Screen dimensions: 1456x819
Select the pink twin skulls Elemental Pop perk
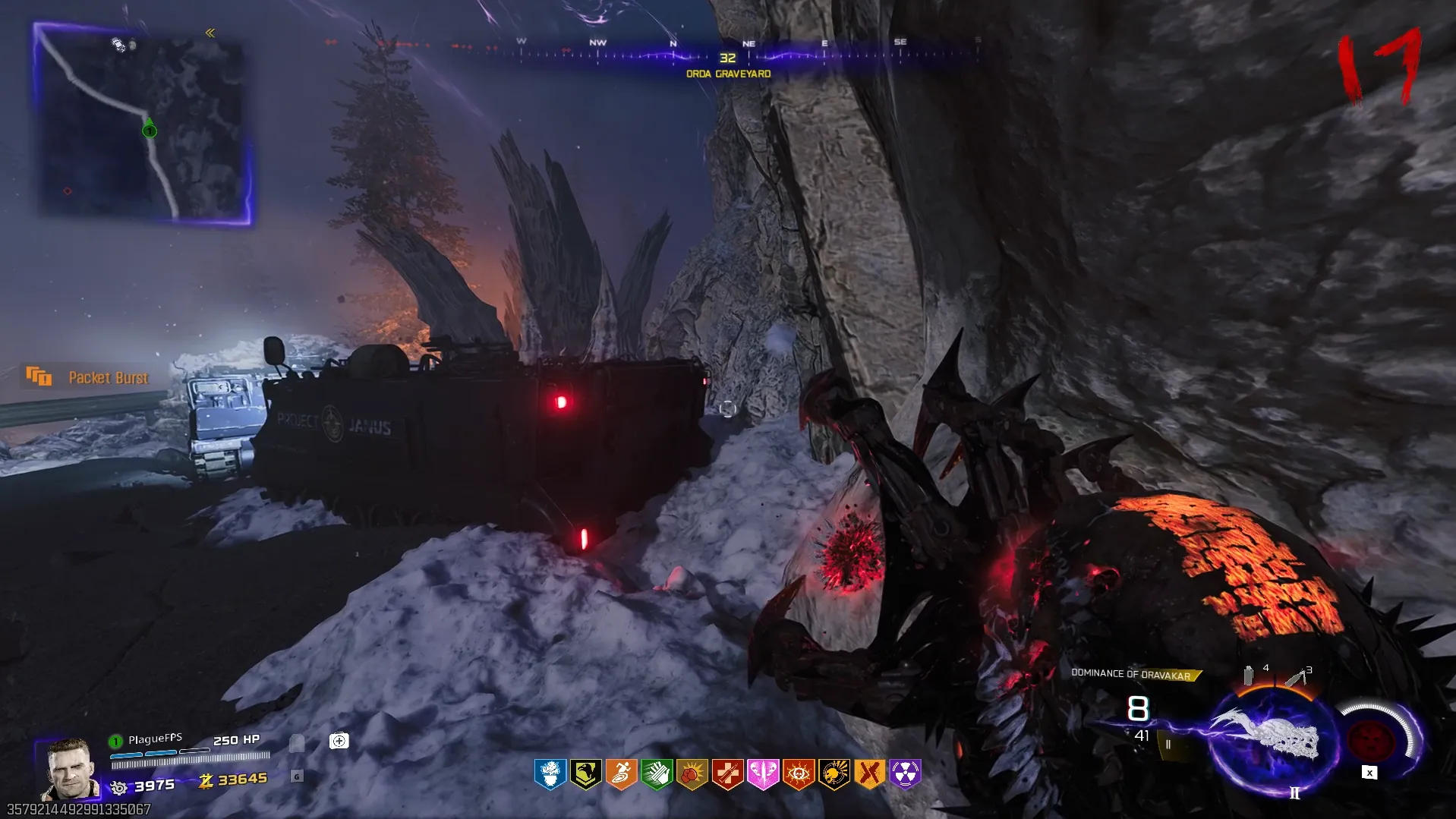coord(763,773)
